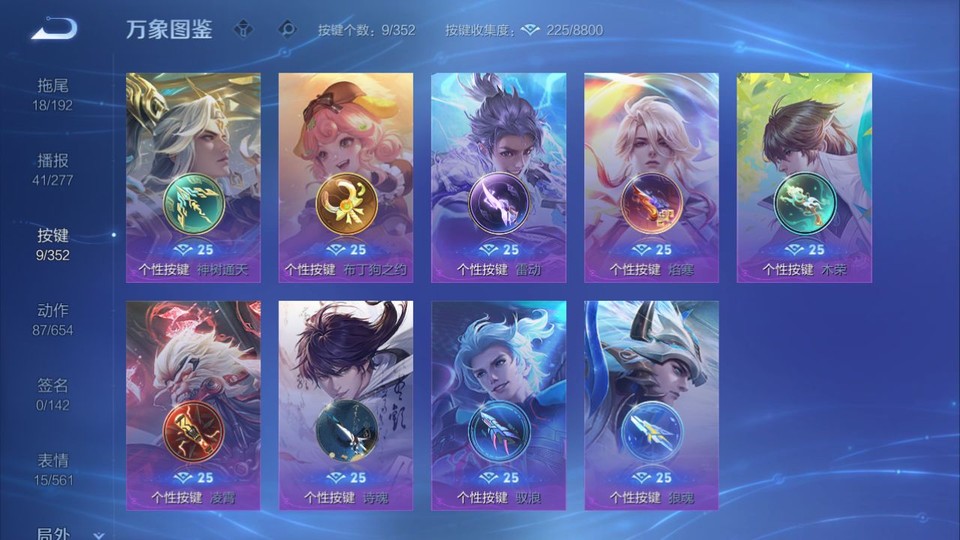Open the 播报 category tab
Viewport: 960px width, 540px height.
(53, 169)
